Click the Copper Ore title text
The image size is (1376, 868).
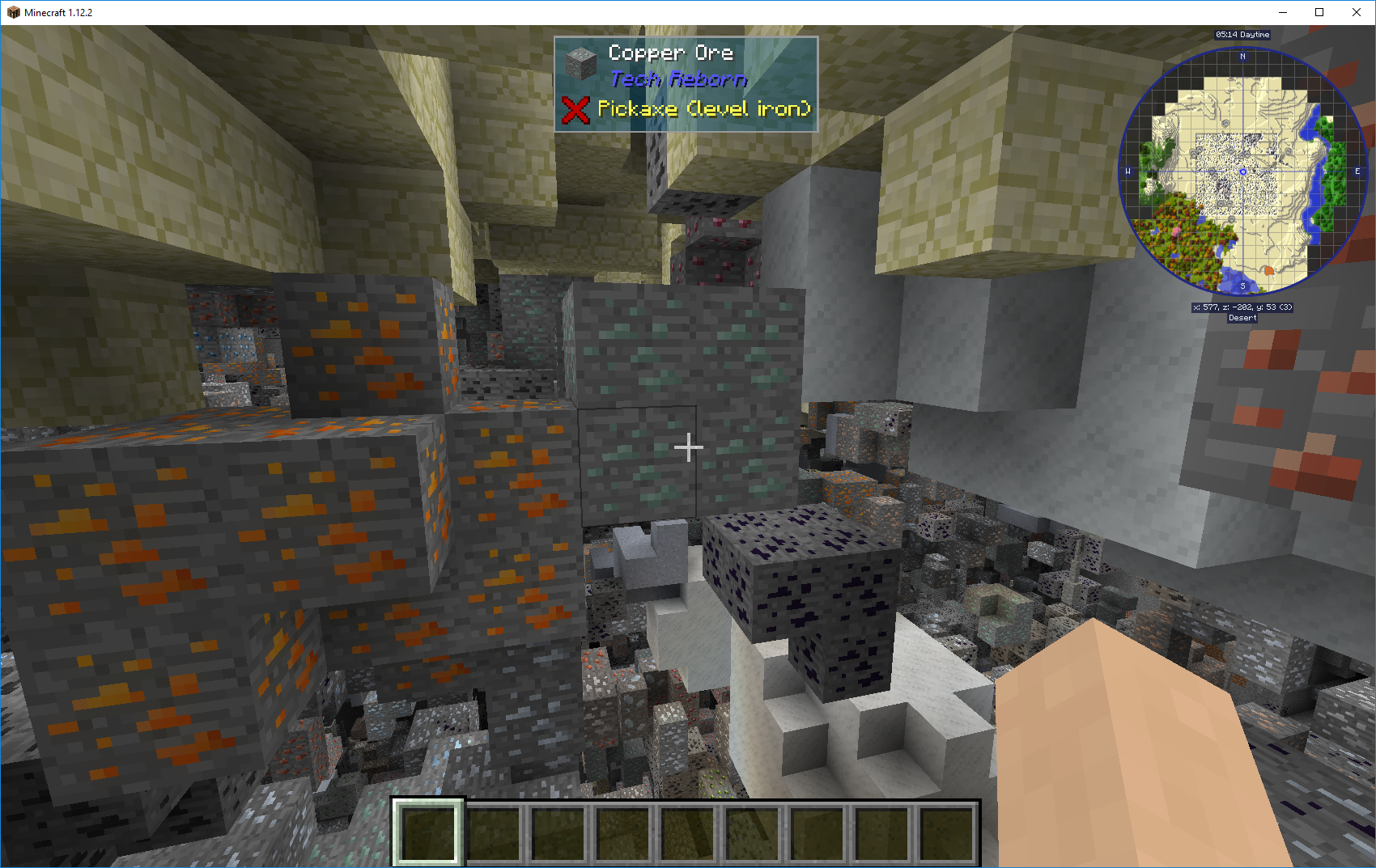(x=672, y=53)
